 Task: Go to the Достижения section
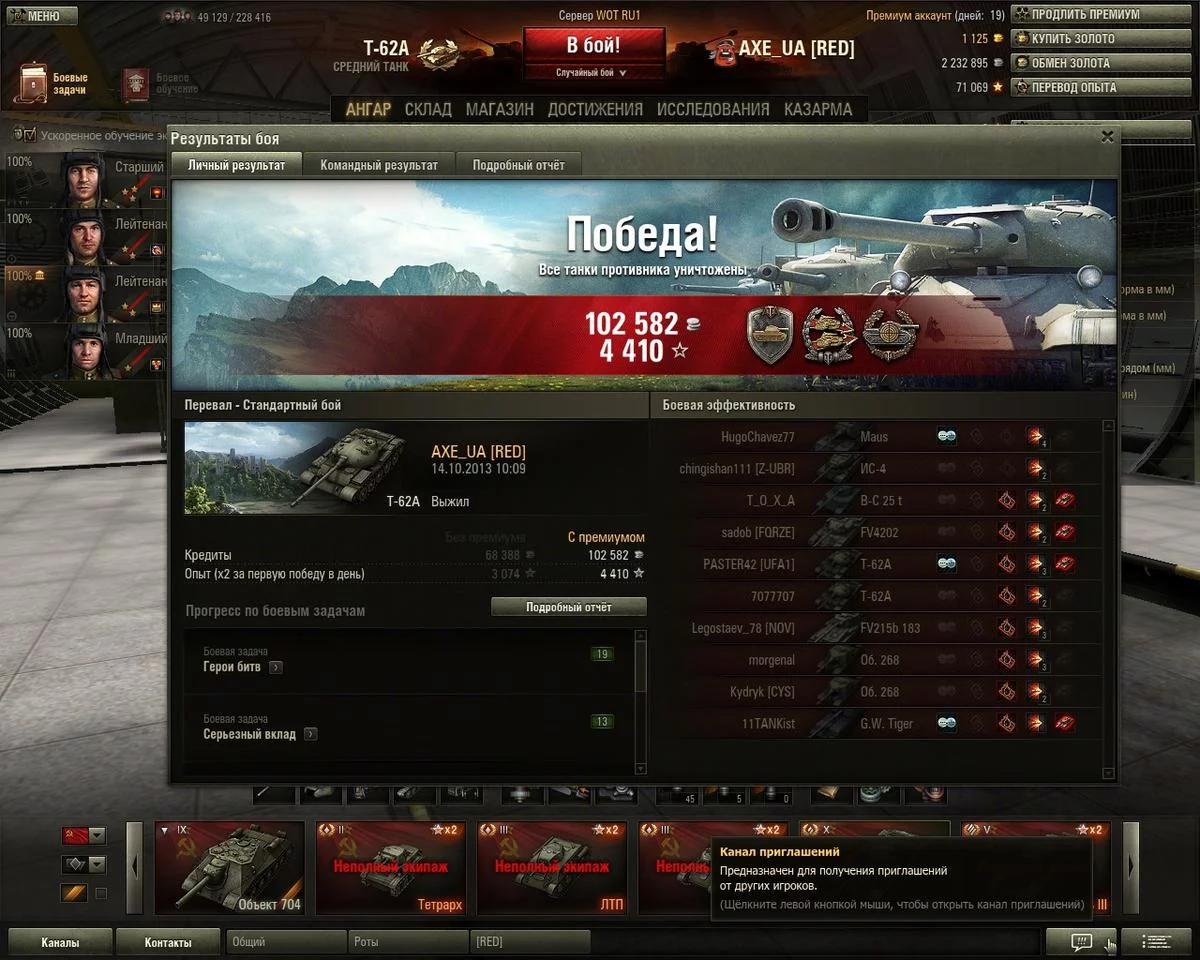click(595, 110)
